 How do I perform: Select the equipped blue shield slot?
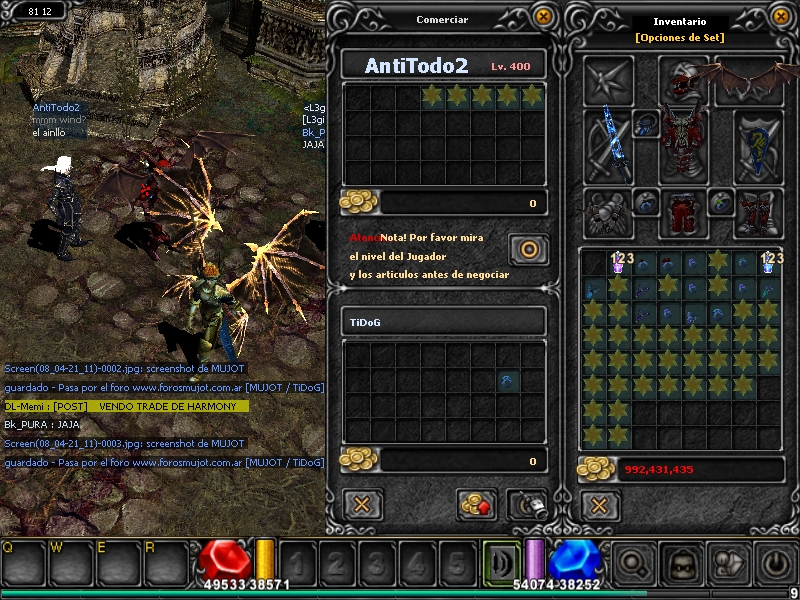pyautogui.click(x=758, y=147)
